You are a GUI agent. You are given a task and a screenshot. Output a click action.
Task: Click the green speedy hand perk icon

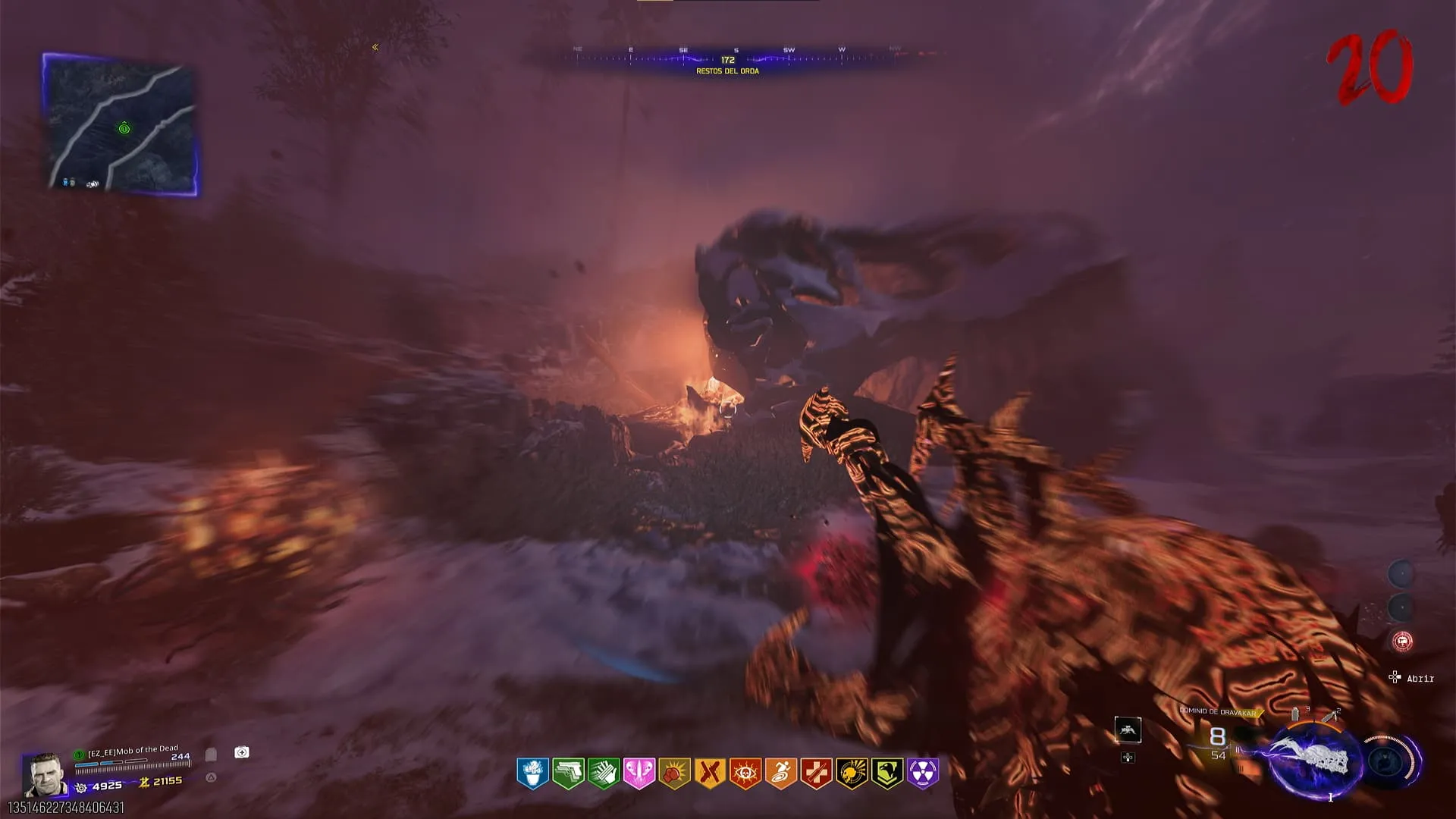click(x=604, y=773)
